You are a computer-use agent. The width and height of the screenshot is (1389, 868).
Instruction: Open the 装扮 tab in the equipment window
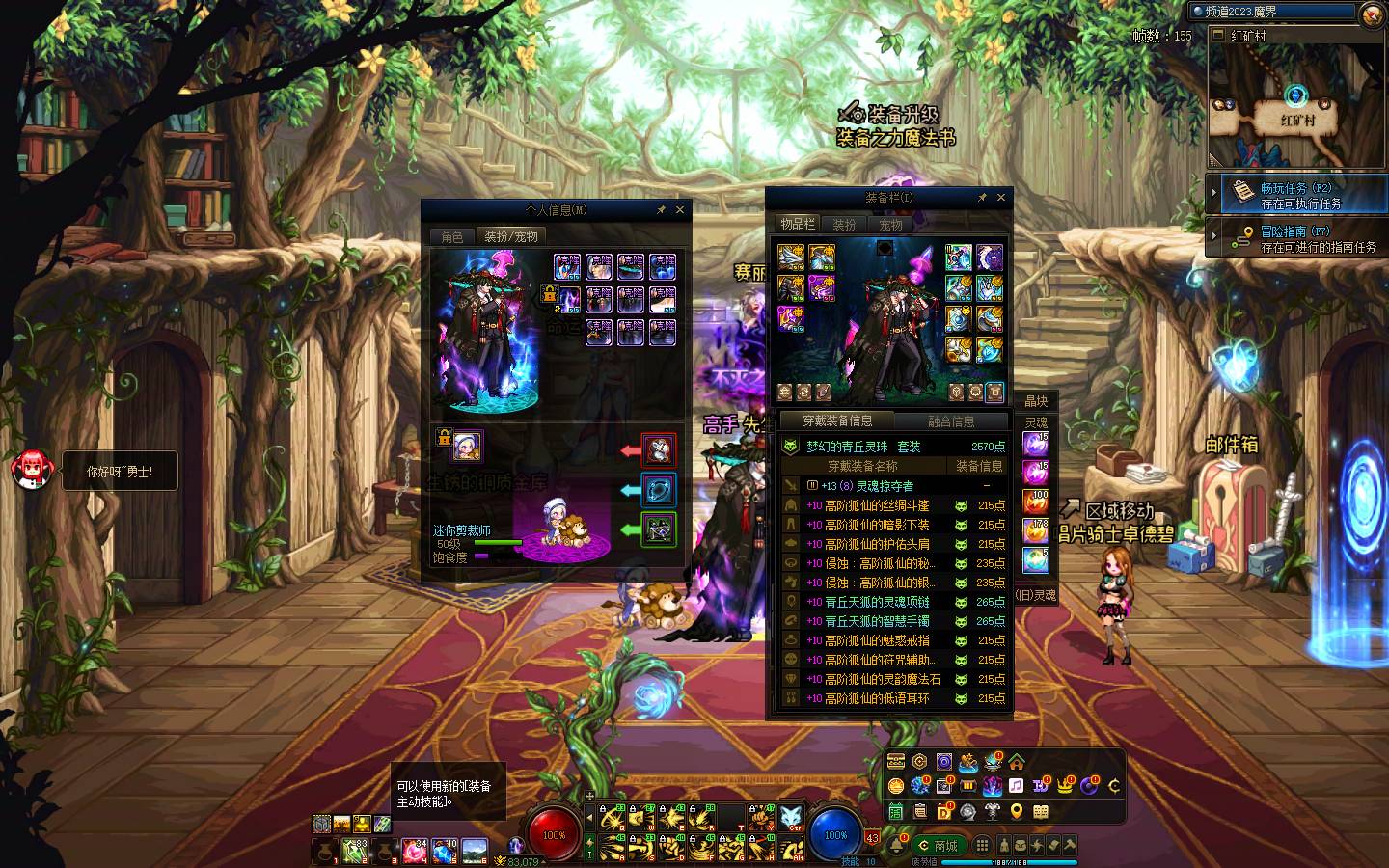click(844, 225)
